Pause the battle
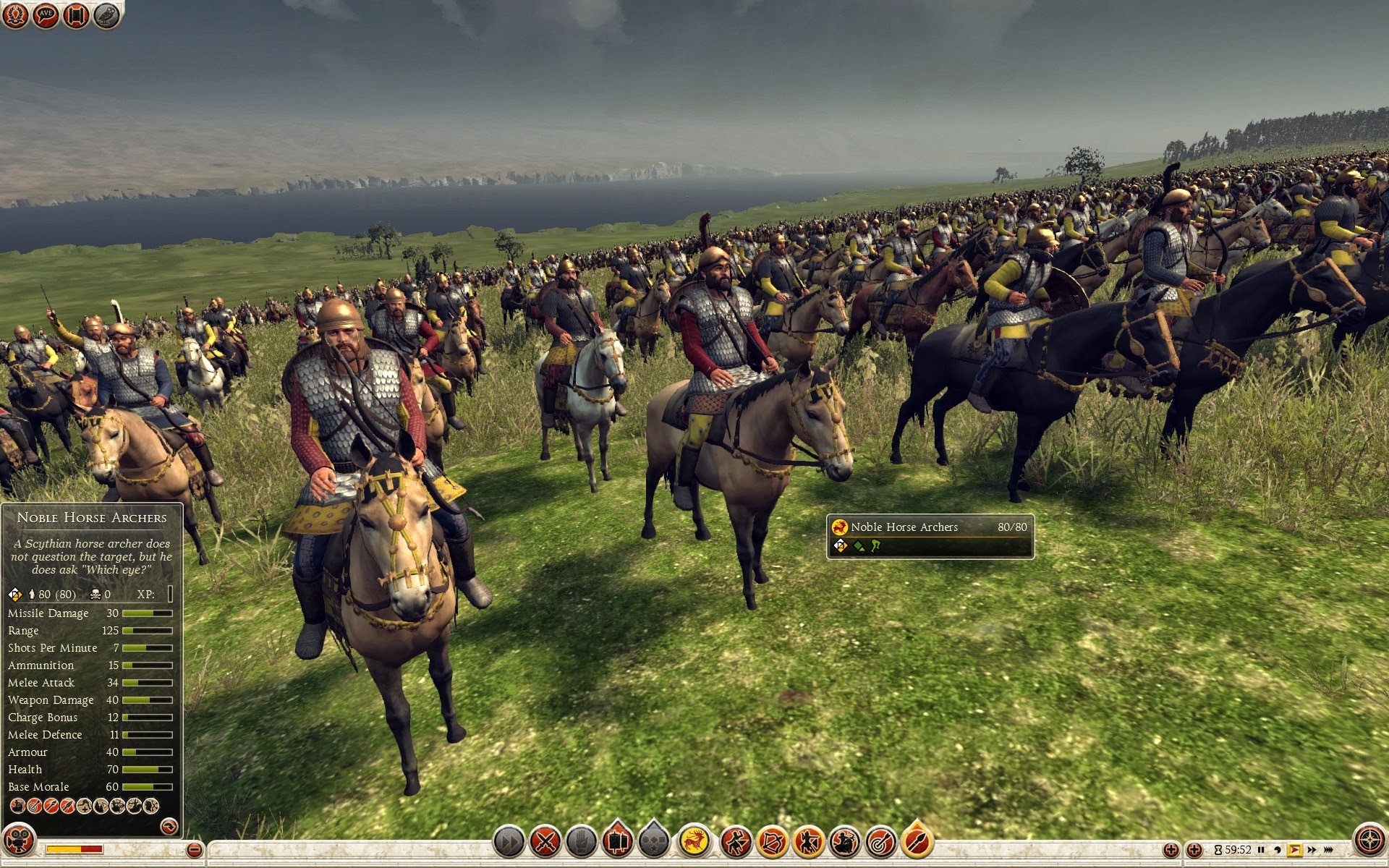This screenshot has height=868, width=1389. (x=1261, y=850)
